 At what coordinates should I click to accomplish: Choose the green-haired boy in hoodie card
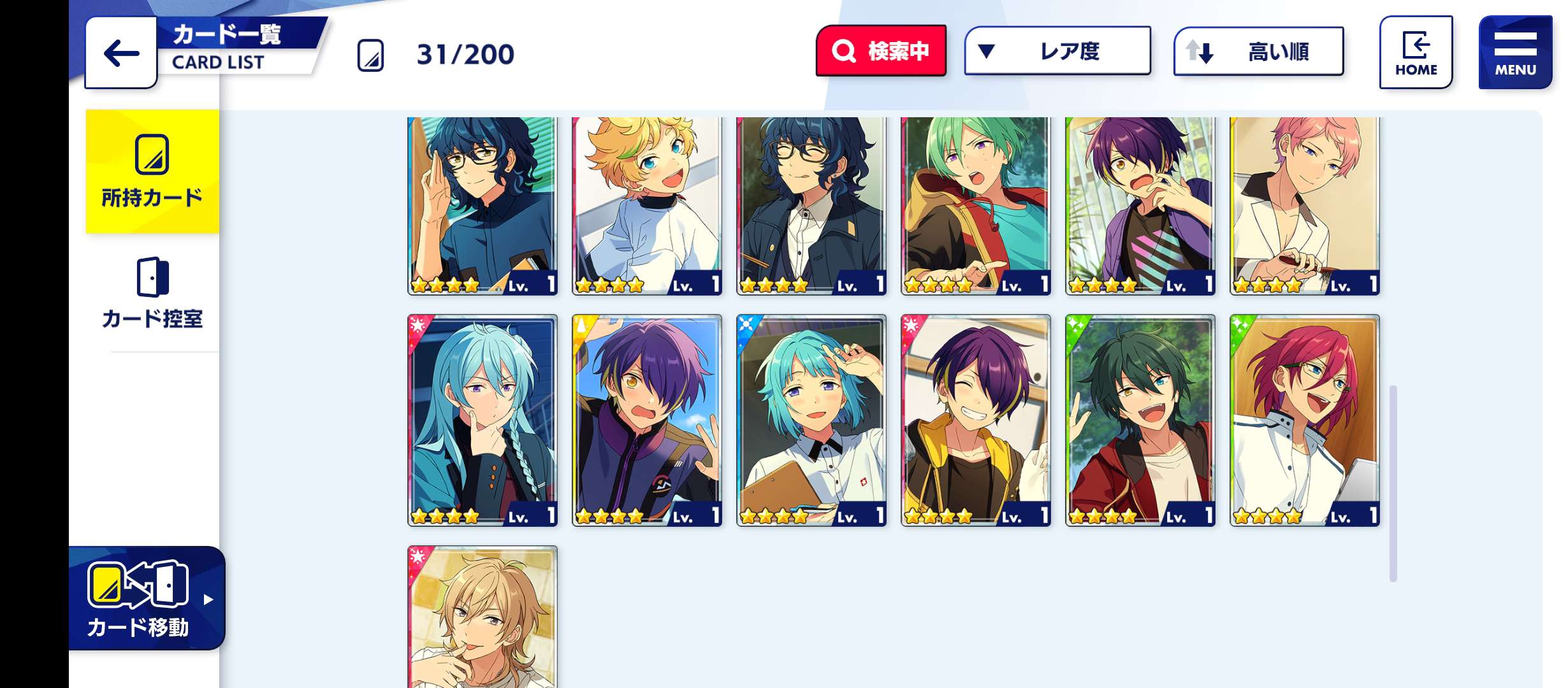point(976,204)
